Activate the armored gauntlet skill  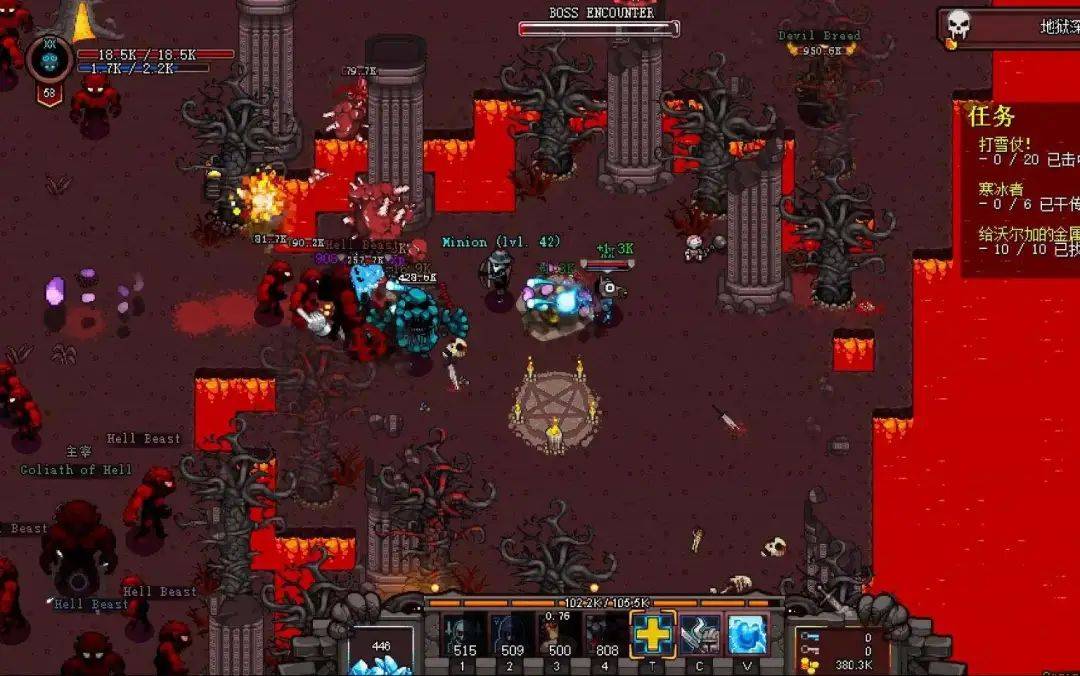(x=700, y=634)
